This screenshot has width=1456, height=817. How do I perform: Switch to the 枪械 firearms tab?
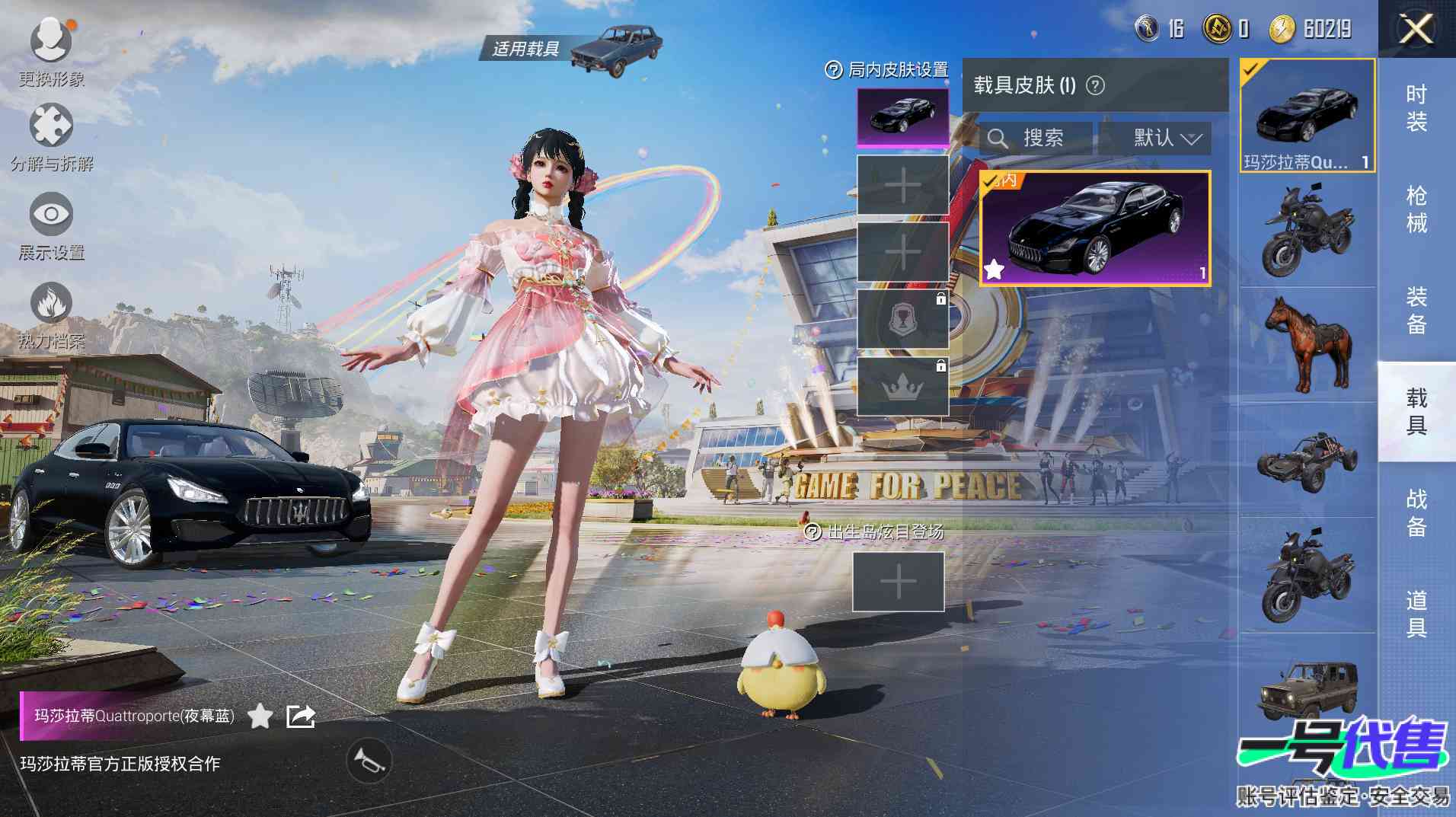pos(1416,209)
